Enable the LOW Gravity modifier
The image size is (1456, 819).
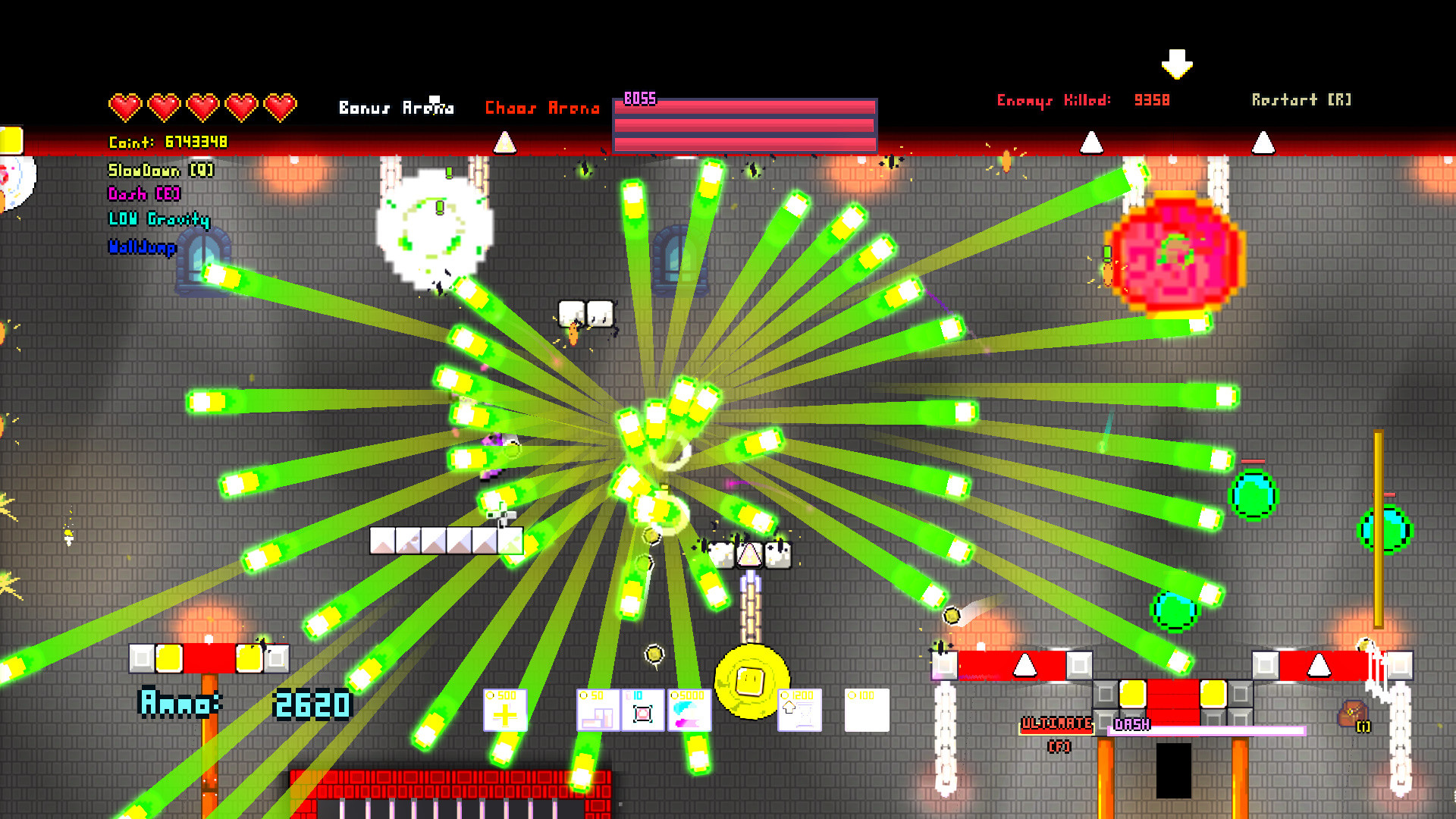pyautogui.click(x=157, y=220)
